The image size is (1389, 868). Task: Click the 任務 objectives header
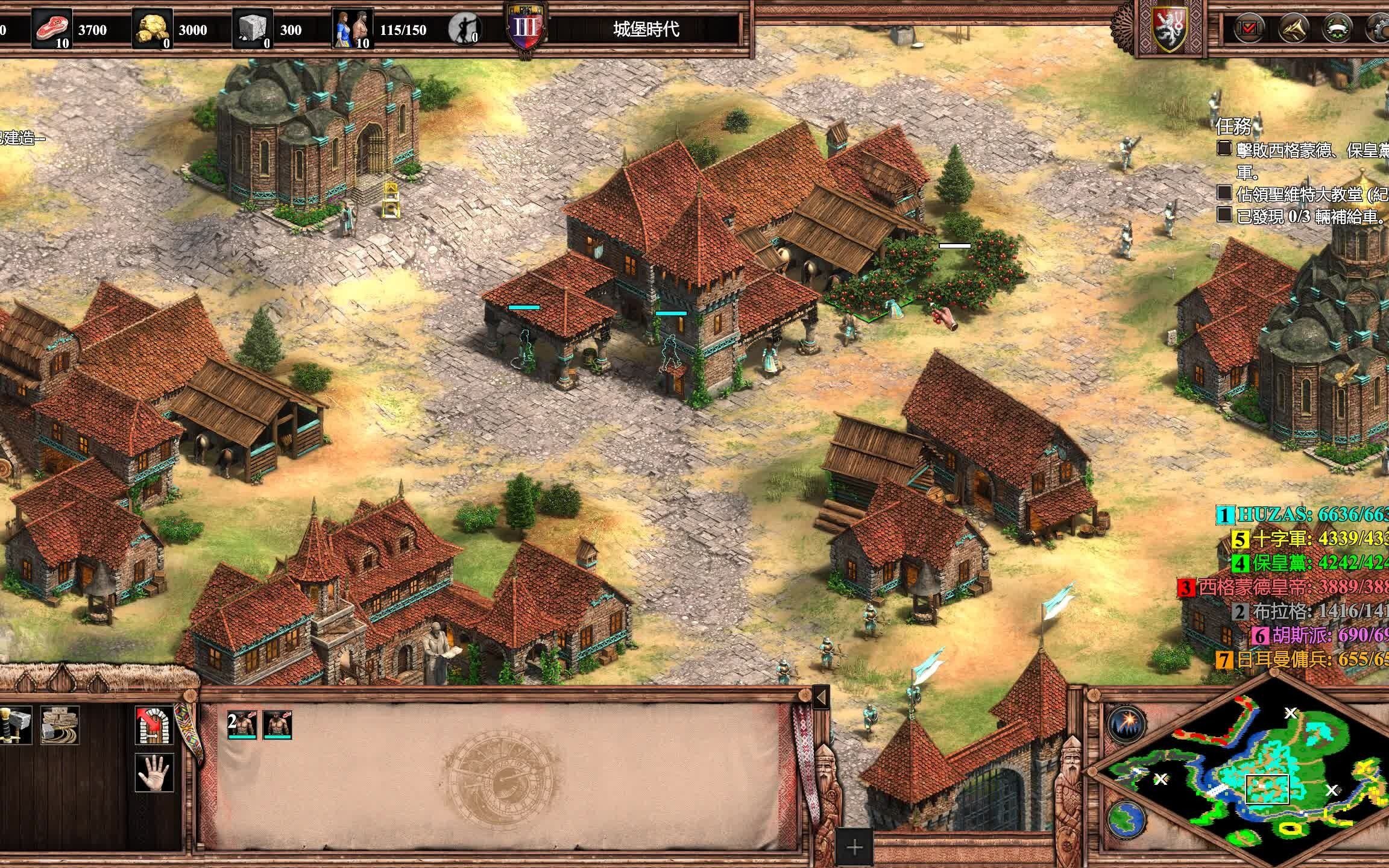(1234, 127)
